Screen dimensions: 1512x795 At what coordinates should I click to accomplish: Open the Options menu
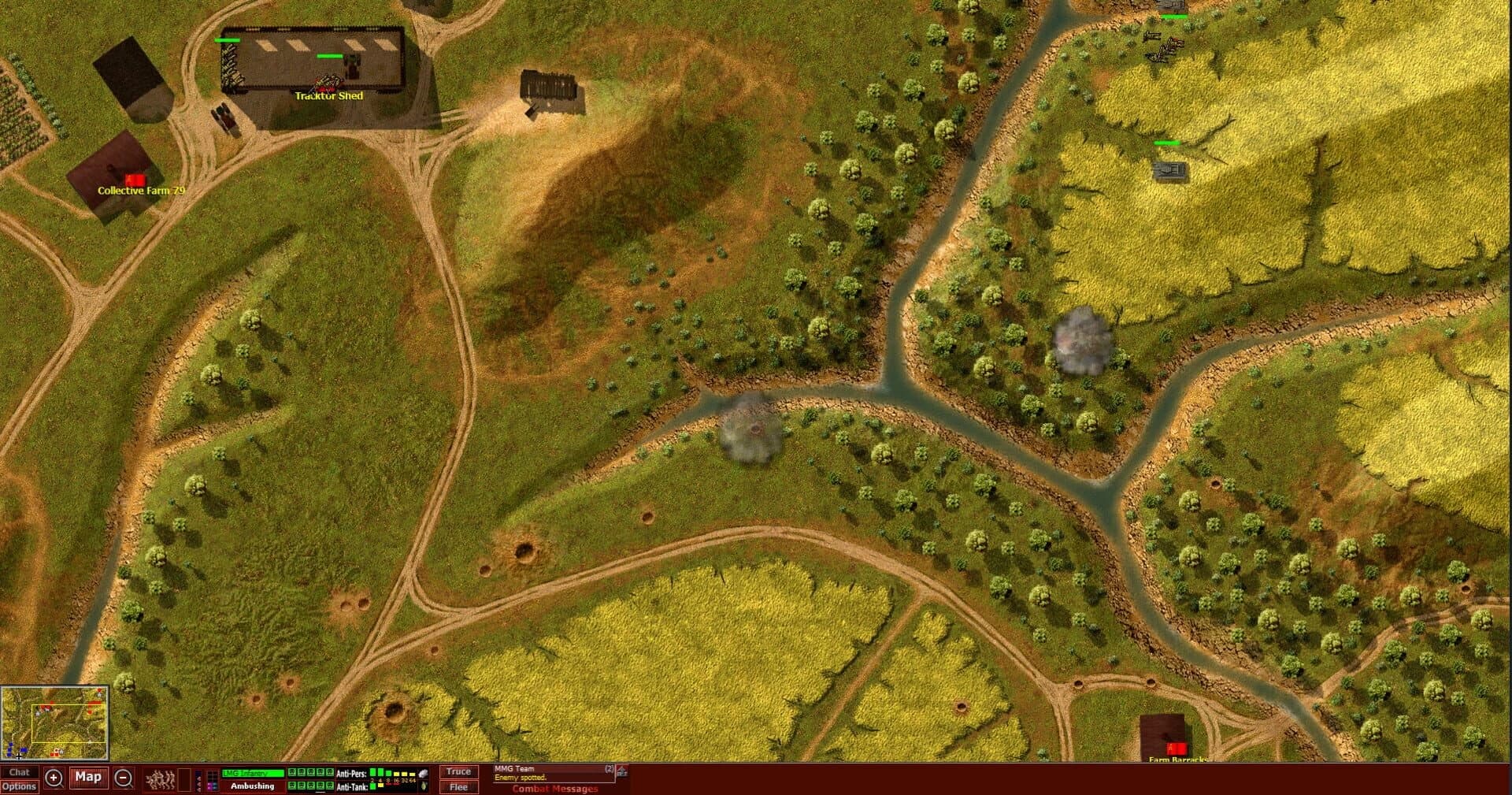tap(20, 786)
